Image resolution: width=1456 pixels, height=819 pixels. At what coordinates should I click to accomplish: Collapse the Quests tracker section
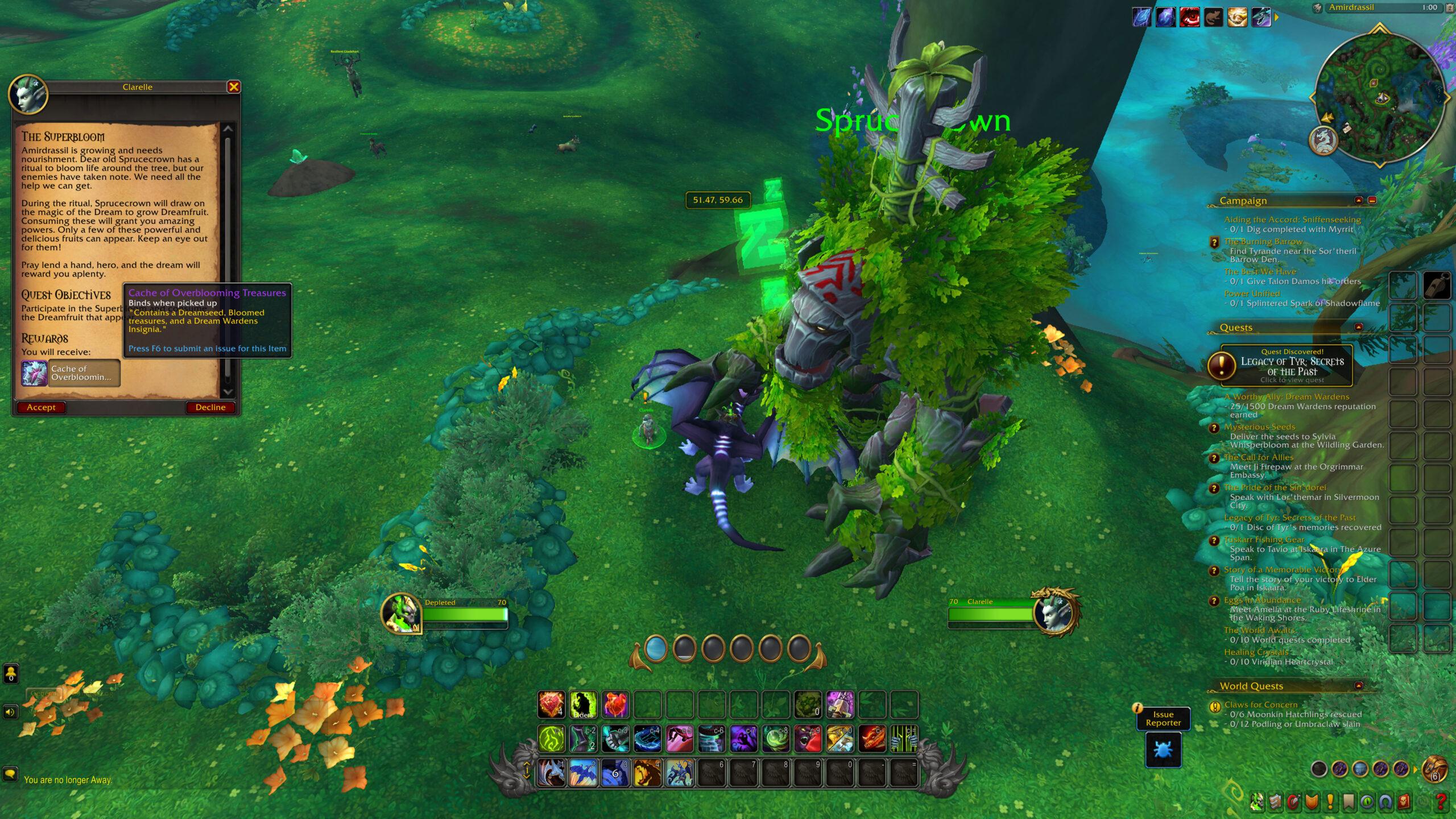[x=1359, y=326]
